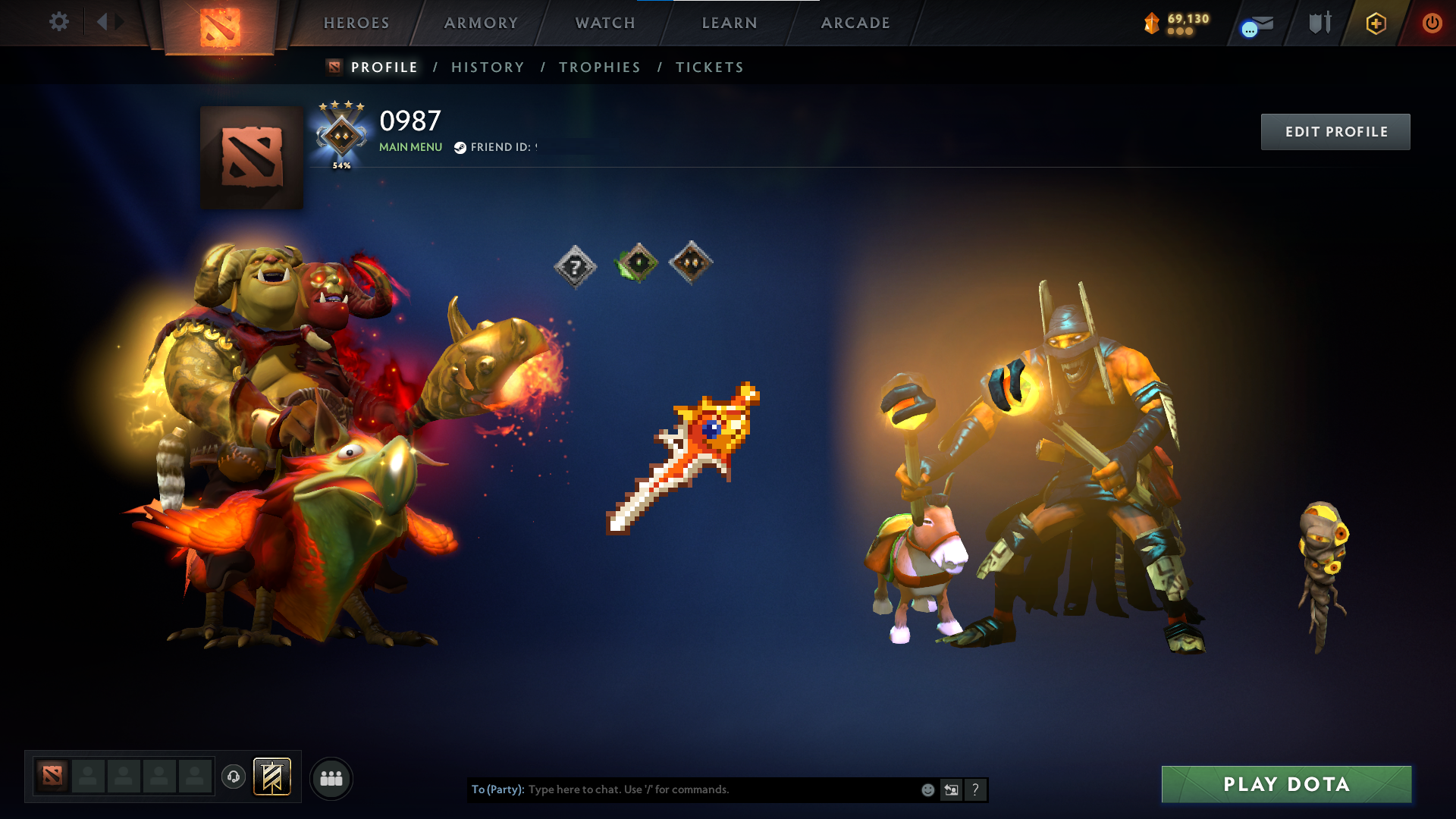Viewport: 1456px width, 819px height.
Task: Click the party voice chat headset icon
Action: coord(233,777)
